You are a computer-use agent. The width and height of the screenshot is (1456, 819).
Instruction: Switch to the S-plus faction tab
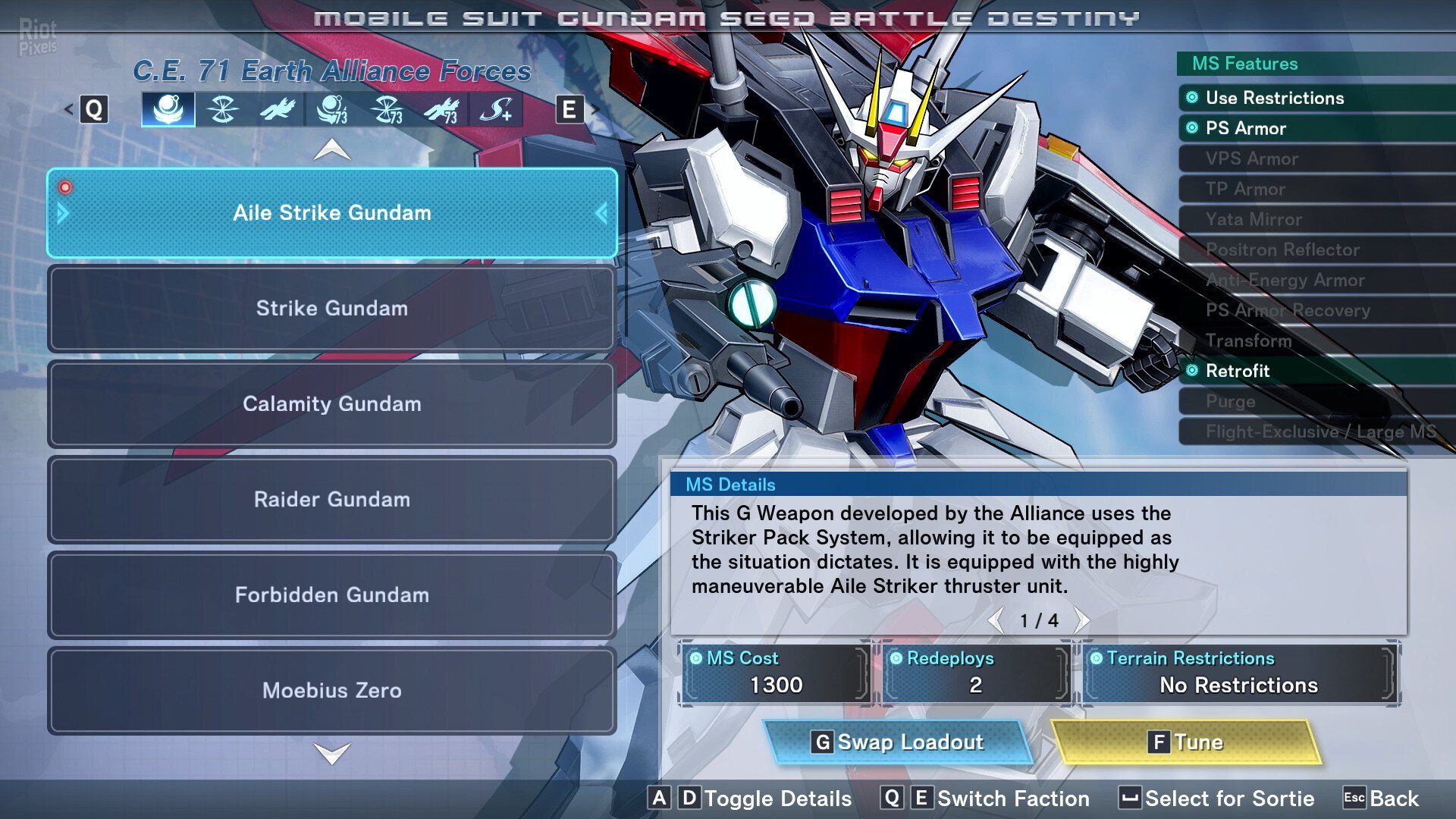[x=496, y=110]
